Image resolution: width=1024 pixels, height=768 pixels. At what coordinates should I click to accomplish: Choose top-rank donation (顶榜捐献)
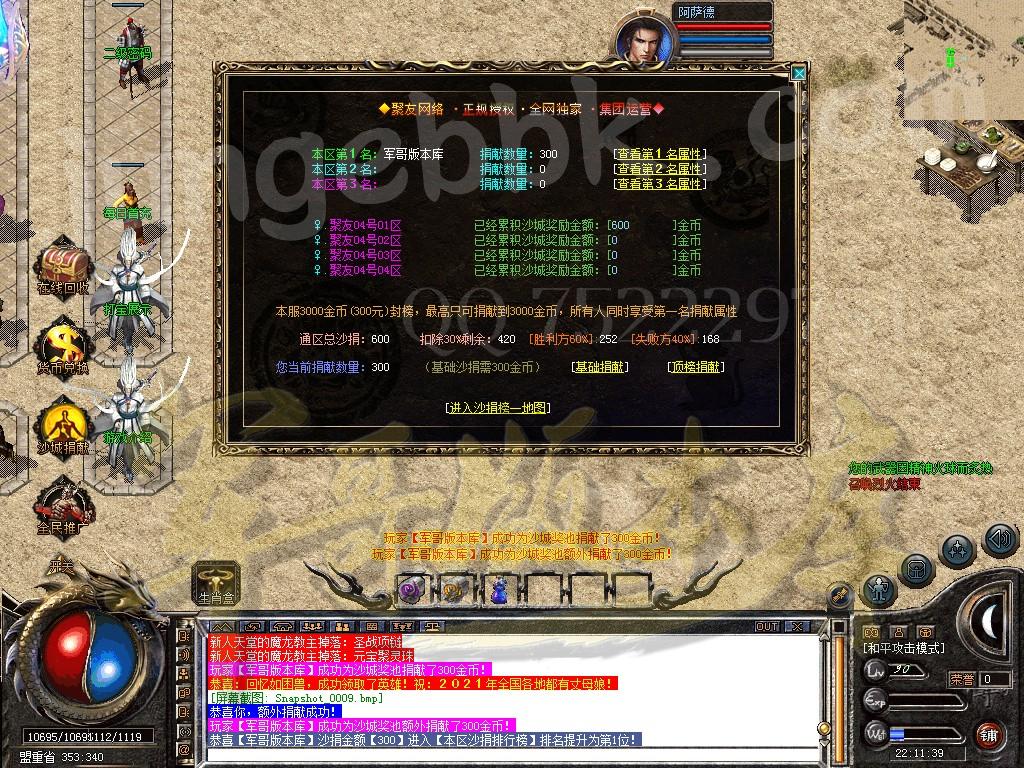pos(695,367)
